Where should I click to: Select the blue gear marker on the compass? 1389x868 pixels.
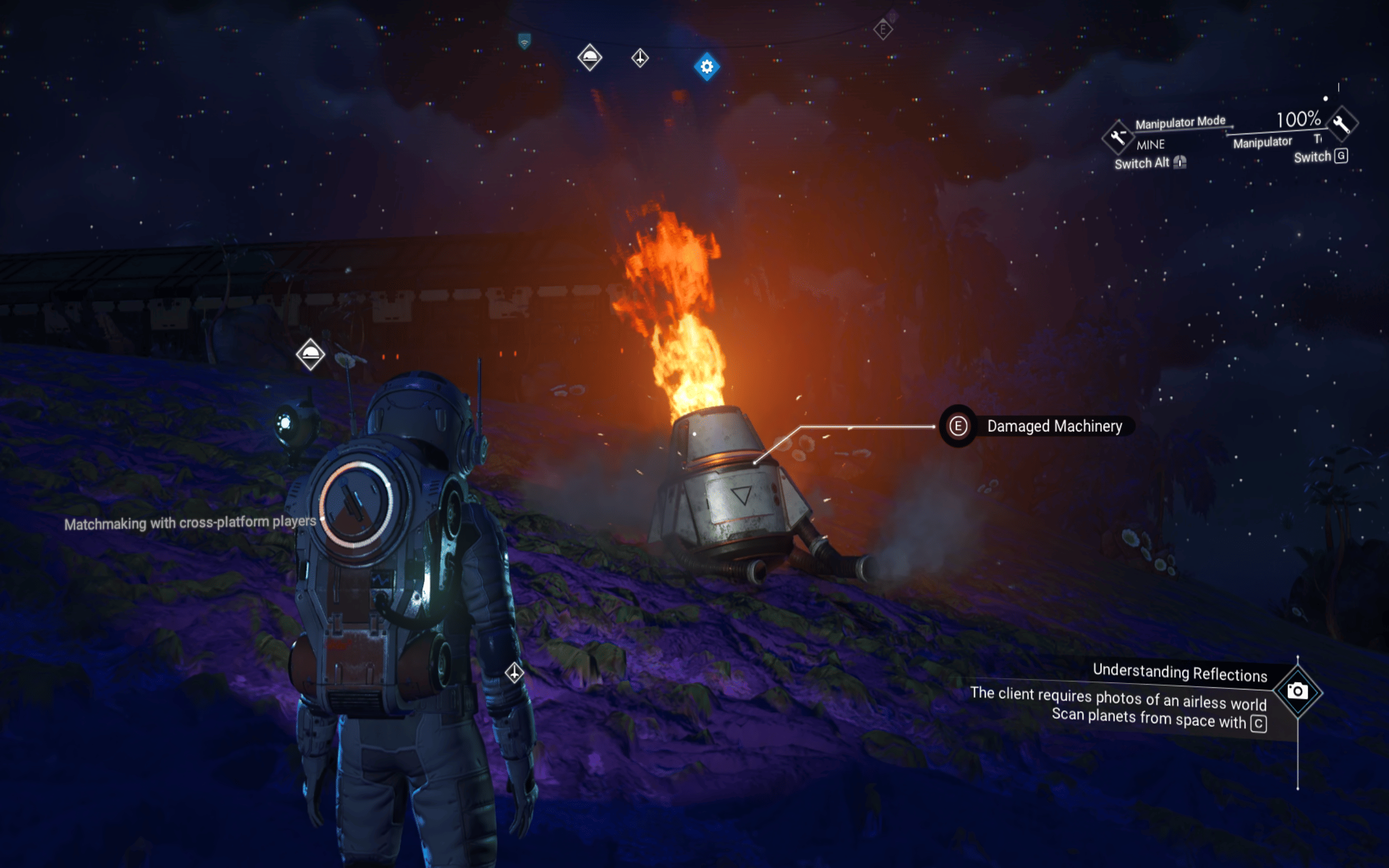pos(706,67)
